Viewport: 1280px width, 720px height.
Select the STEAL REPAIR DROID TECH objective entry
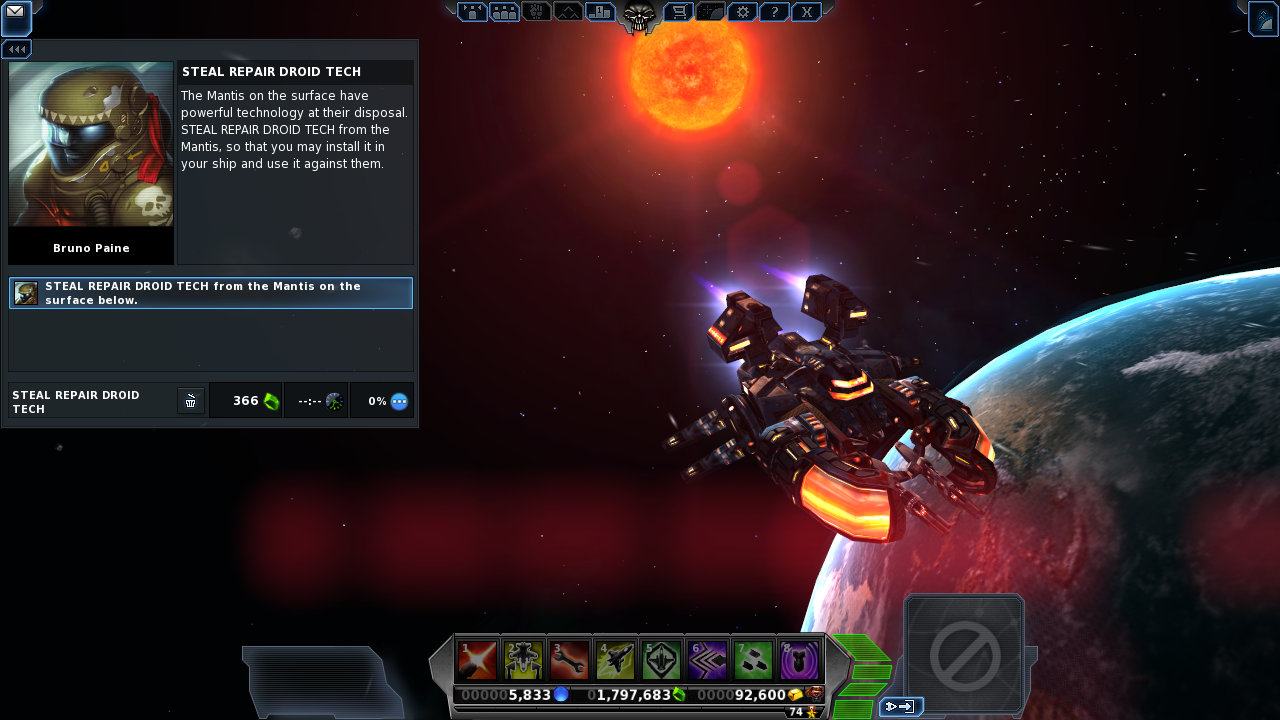point(210,293)
